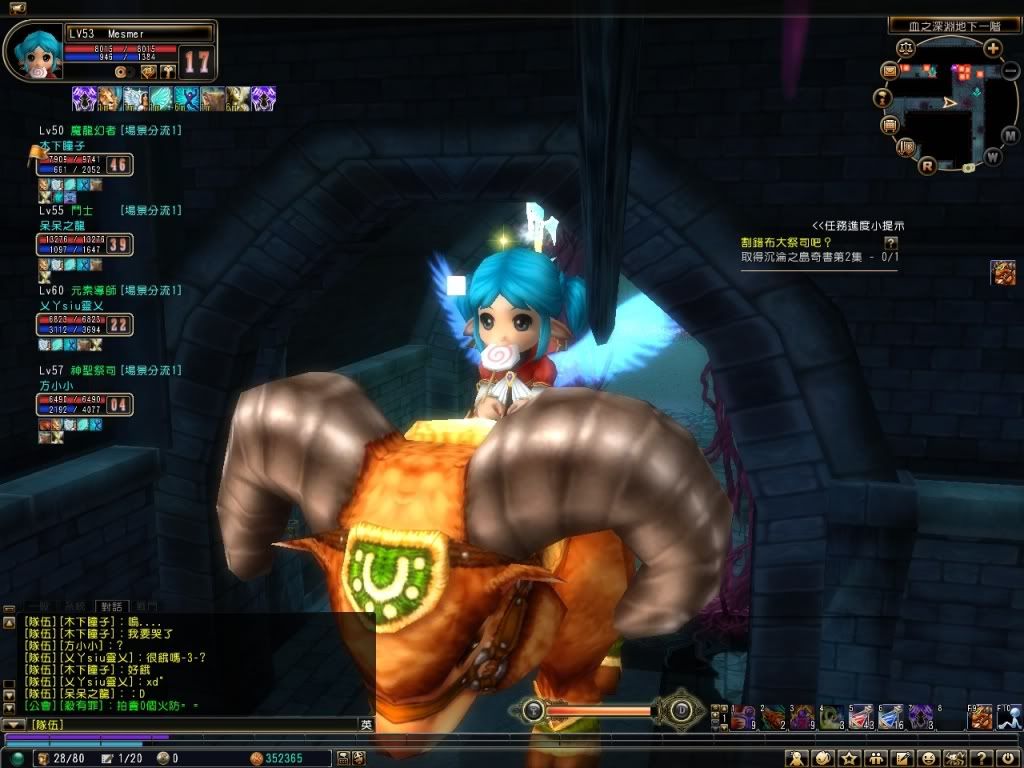
Task: Click the power button in bottom menu
Action: [x=1008, y=758]
